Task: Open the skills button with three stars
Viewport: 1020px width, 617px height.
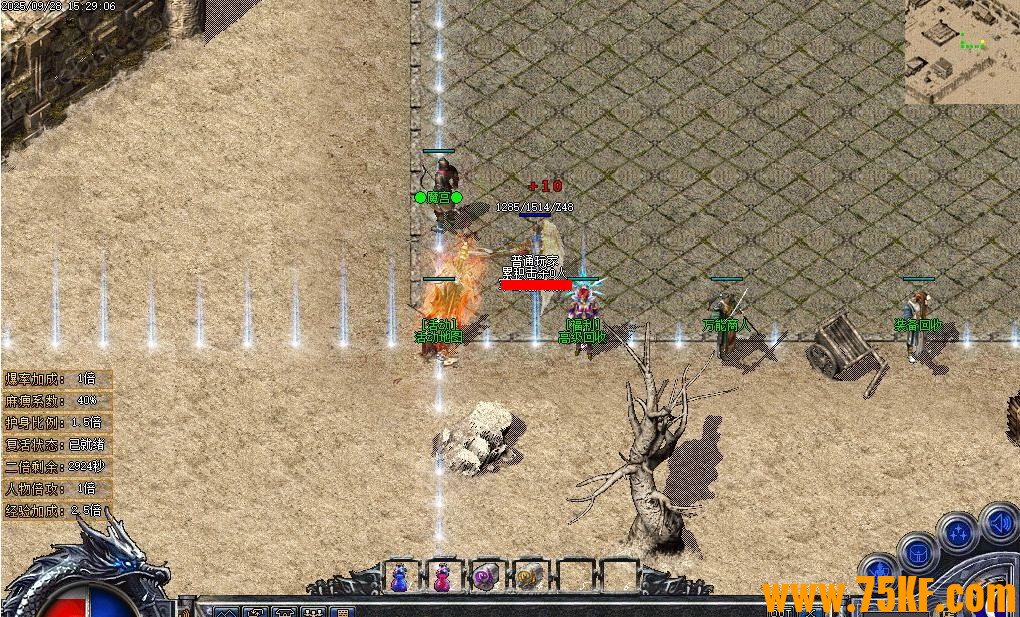Action: [x=958, y=533]
